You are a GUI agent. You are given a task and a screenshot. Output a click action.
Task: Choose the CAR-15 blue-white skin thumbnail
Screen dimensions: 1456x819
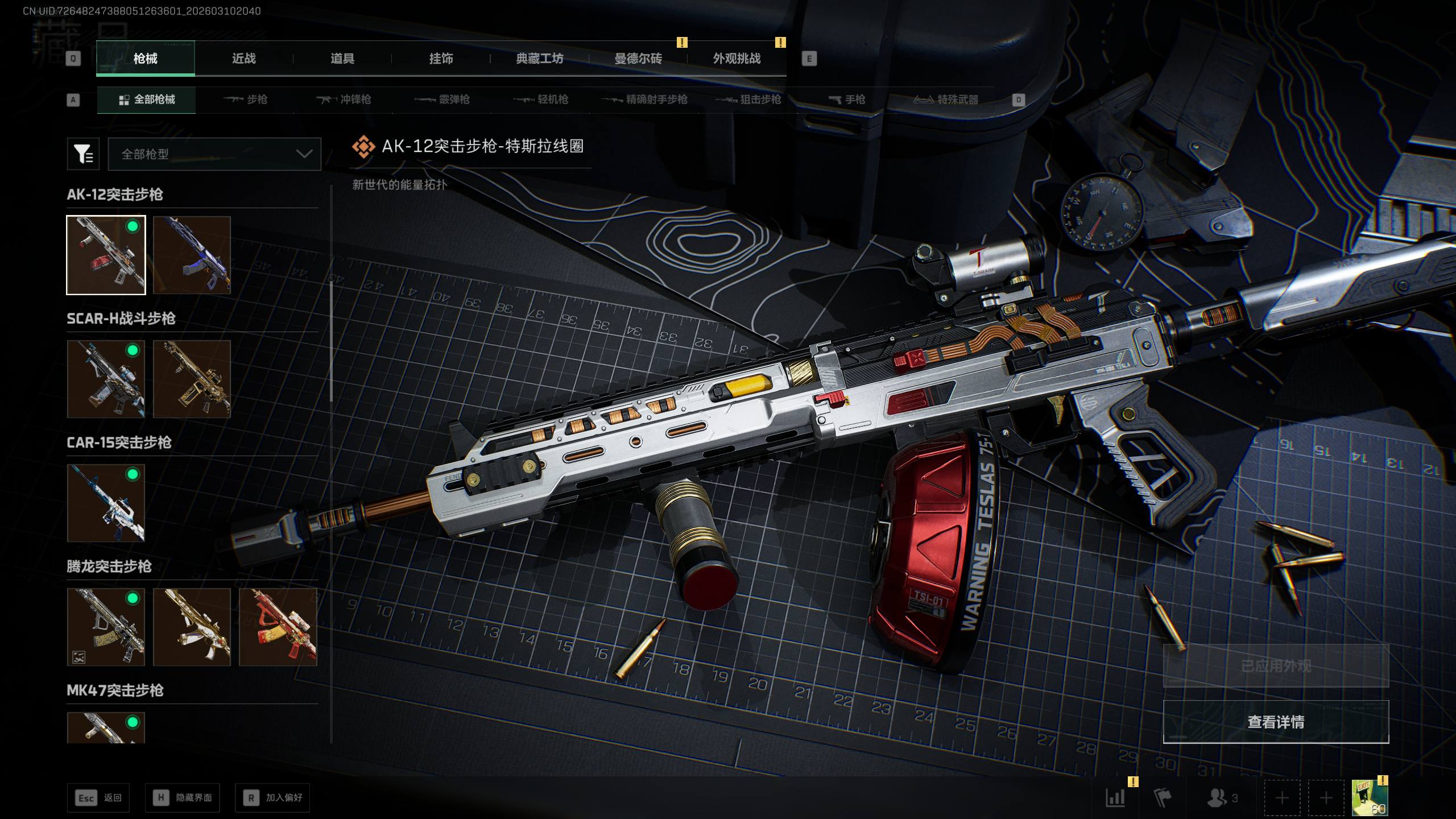(x=106, y=503)
